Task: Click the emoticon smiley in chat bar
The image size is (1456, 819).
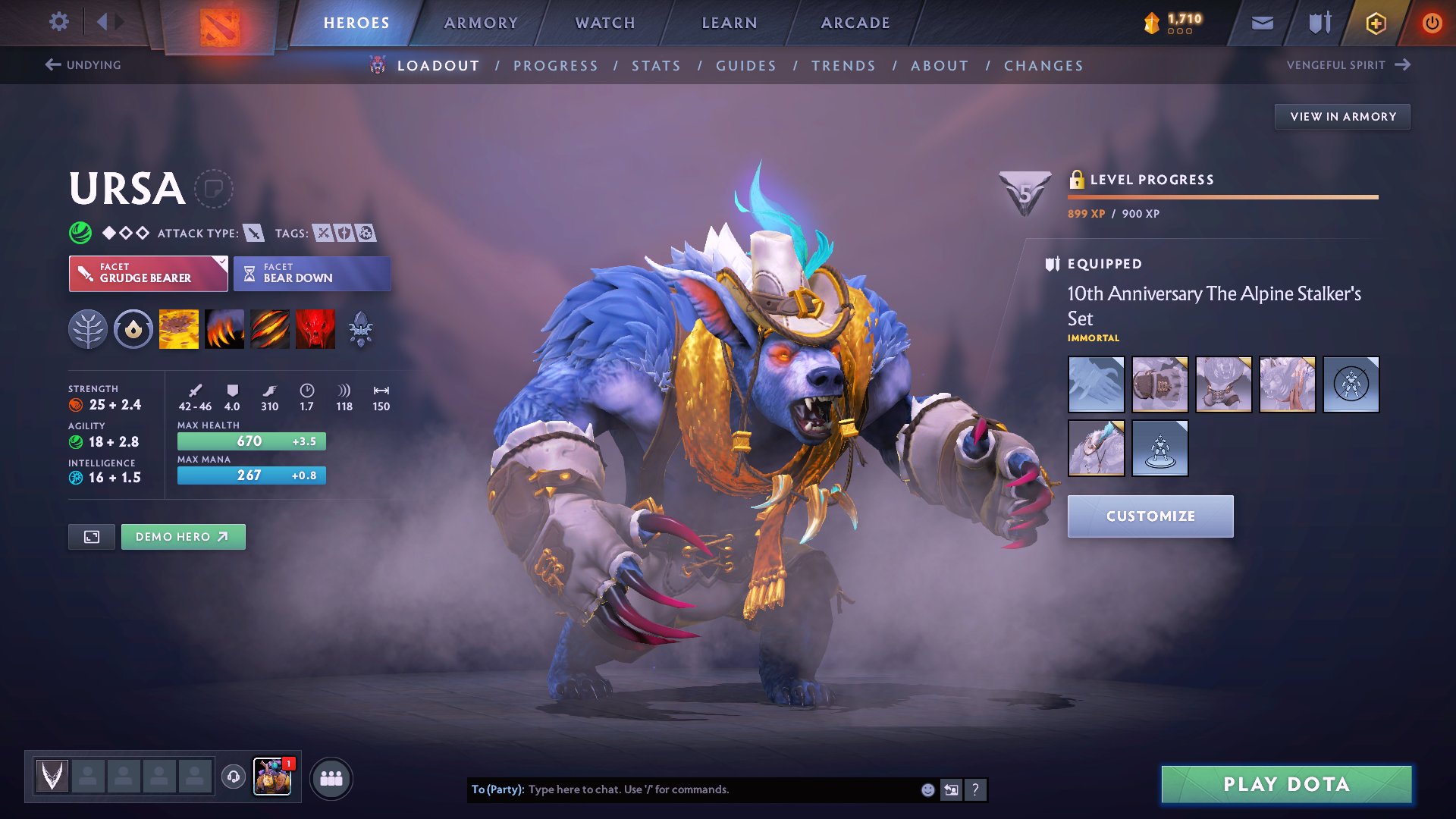Action: pyautogui.click(x=927, y=789)
